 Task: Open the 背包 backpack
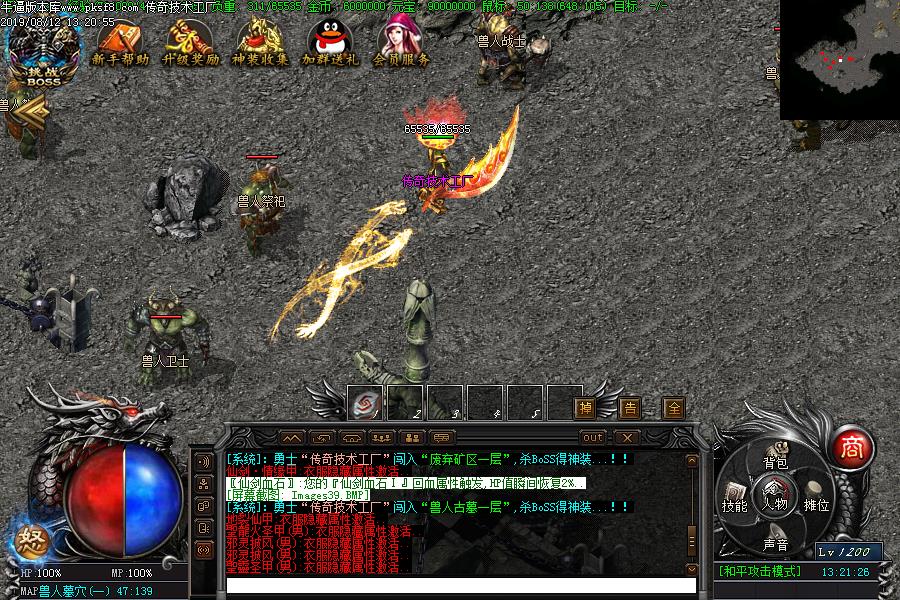coord(776,461)
